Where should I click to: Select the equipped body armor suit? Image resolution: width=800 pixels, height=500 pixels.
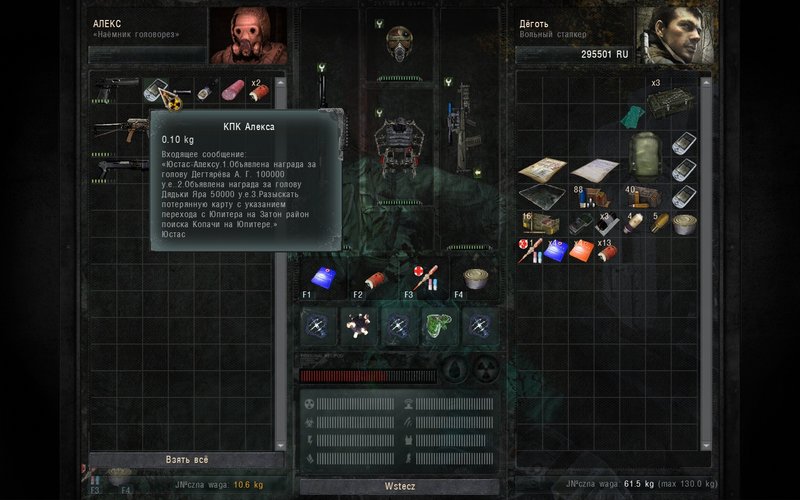397,140
